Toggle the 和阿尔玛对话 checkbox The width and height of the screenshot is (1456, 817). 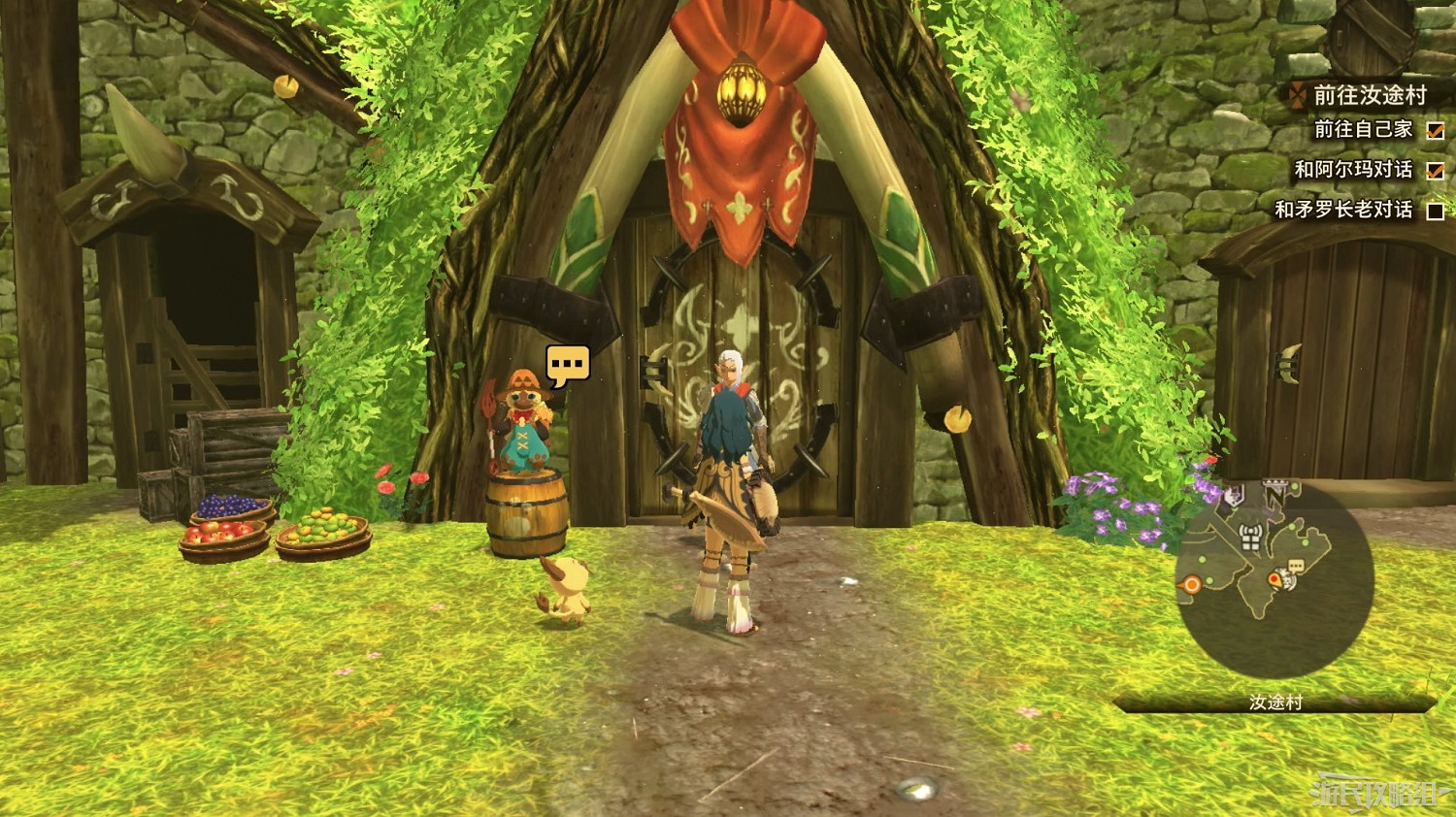tap(1435, 171)
